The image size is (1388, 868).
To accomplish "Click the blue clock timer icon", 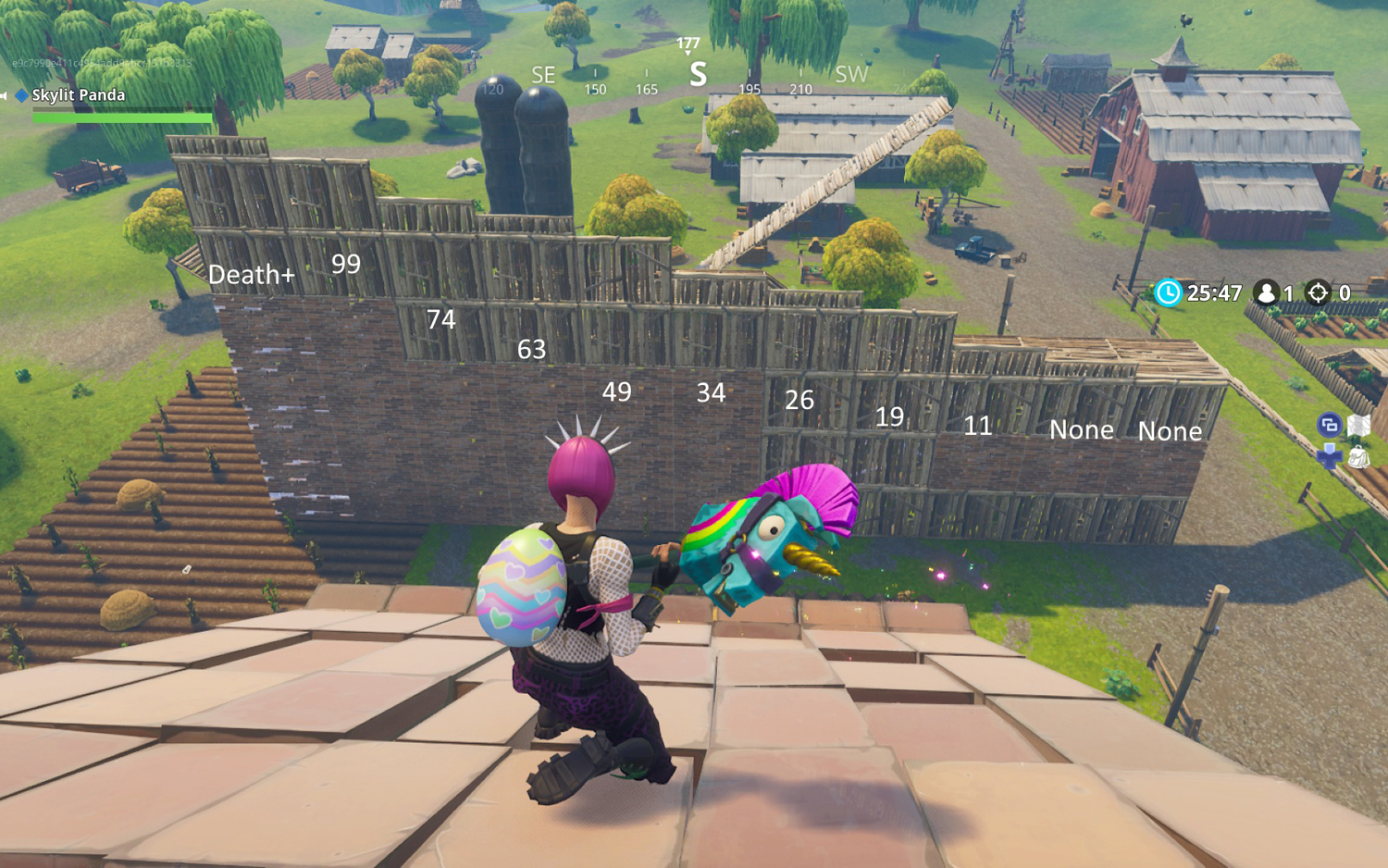I will pos(1171,293).
